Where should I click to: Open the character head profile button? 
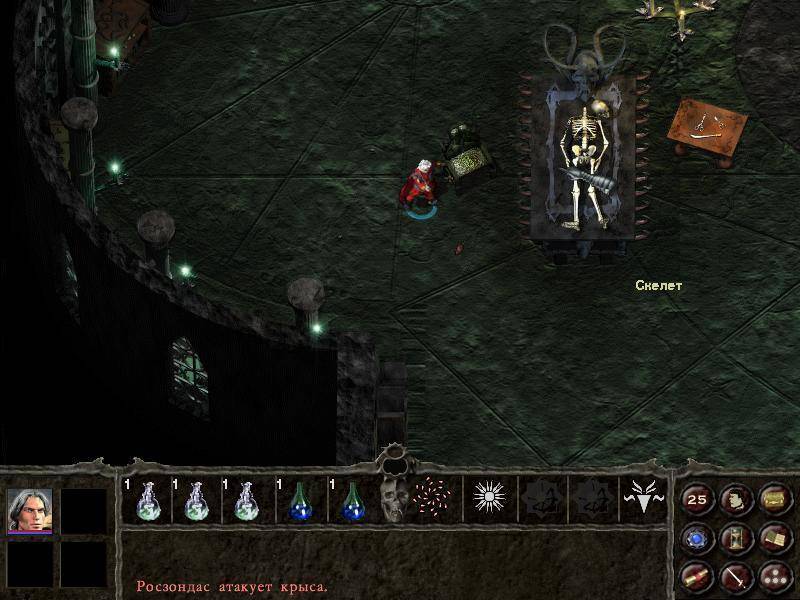click(735, 499)
